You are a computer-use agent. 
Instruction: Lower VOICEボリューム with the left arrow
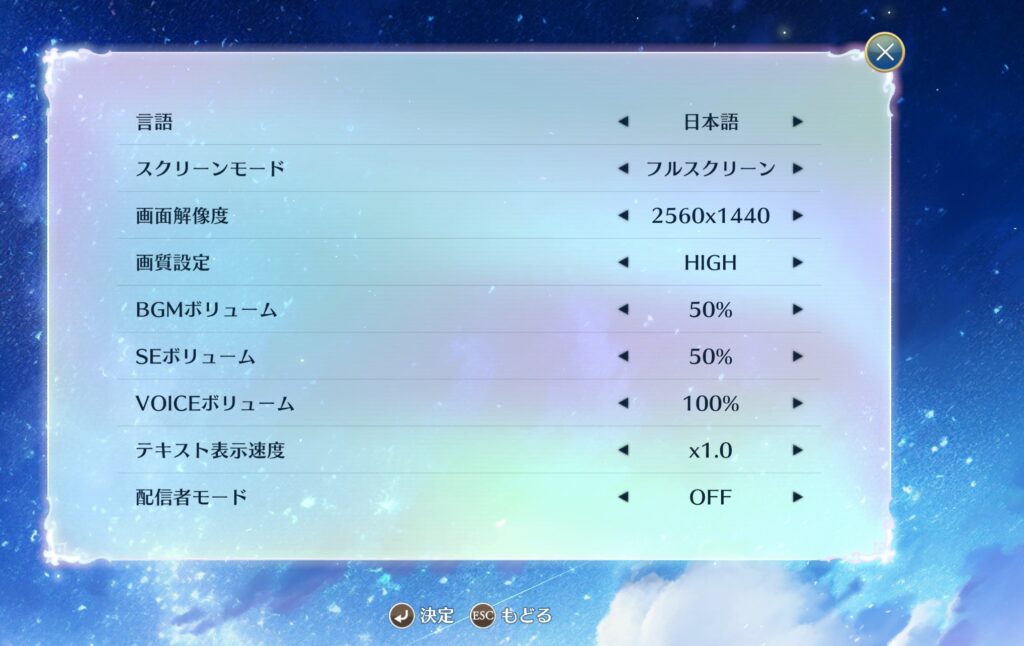pos(623,404)
